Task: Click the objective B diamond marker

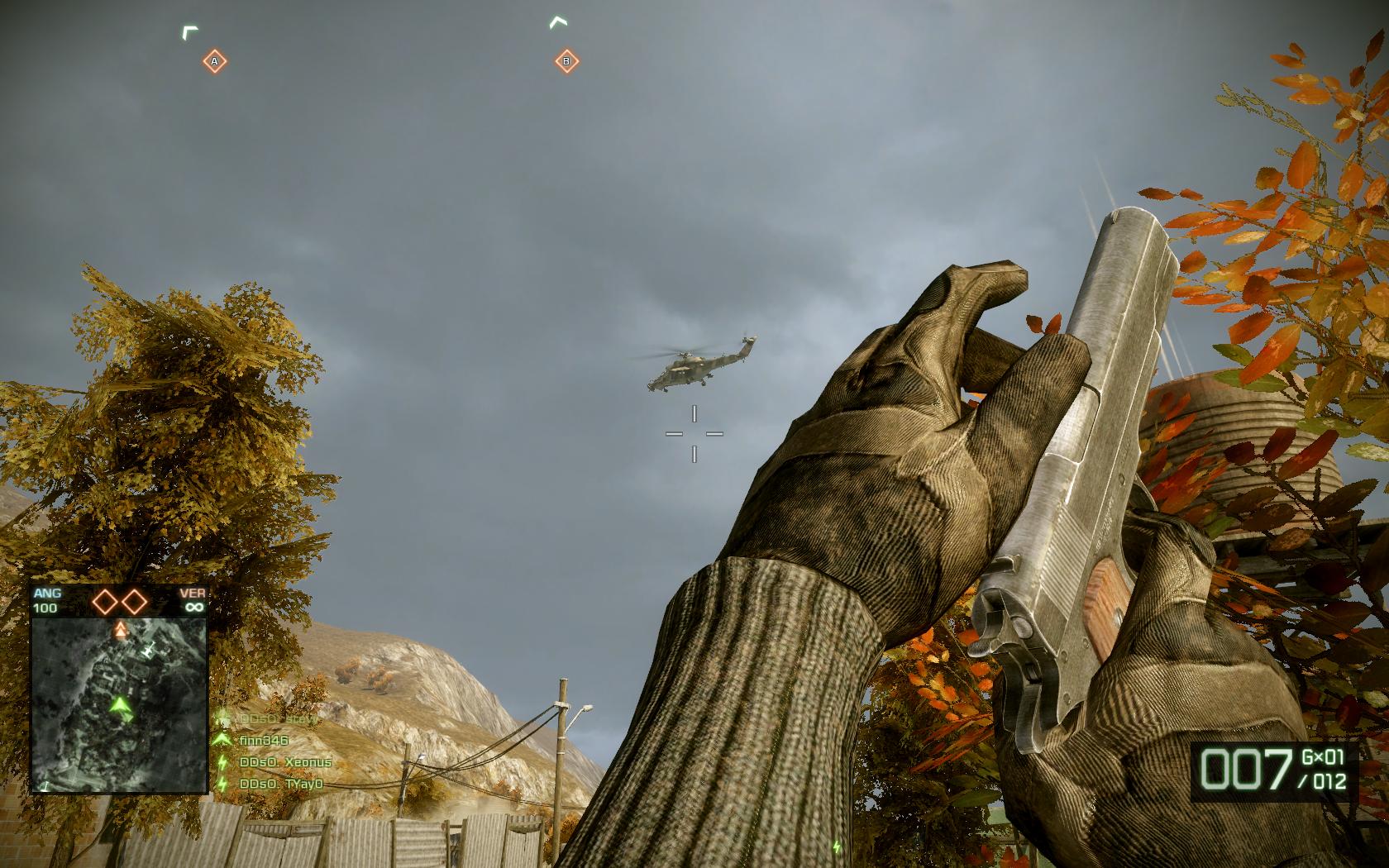Action: coord(566,60)
